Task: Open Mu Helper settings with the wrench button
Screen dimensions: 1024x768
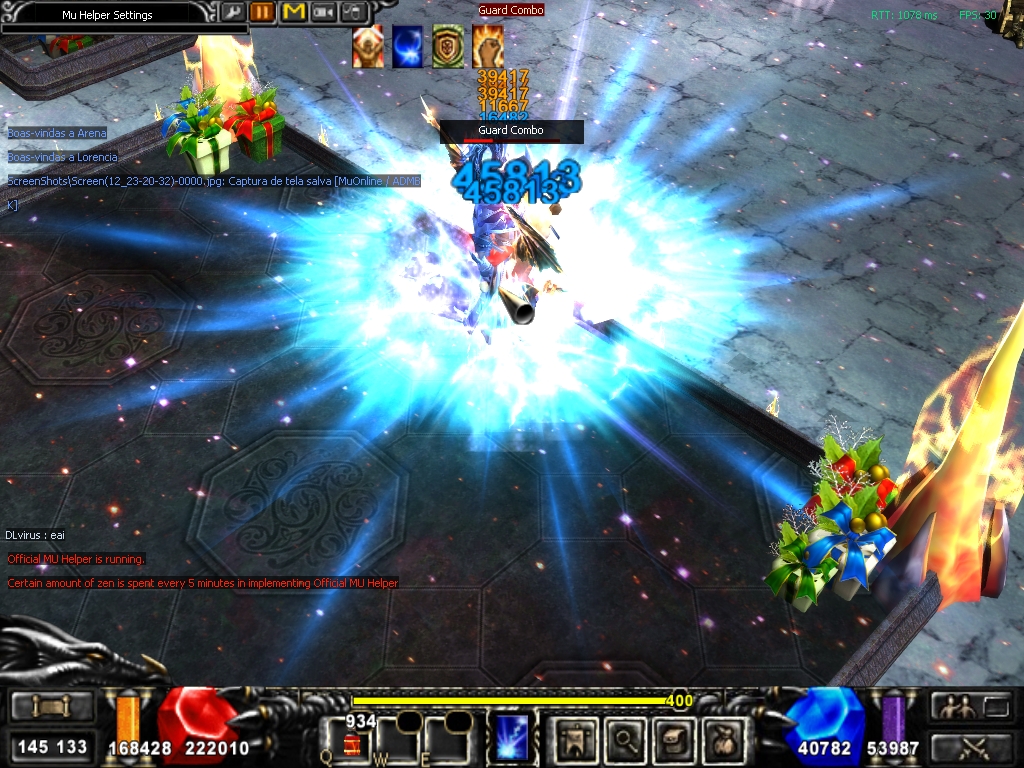Action: tap(232, 13)
